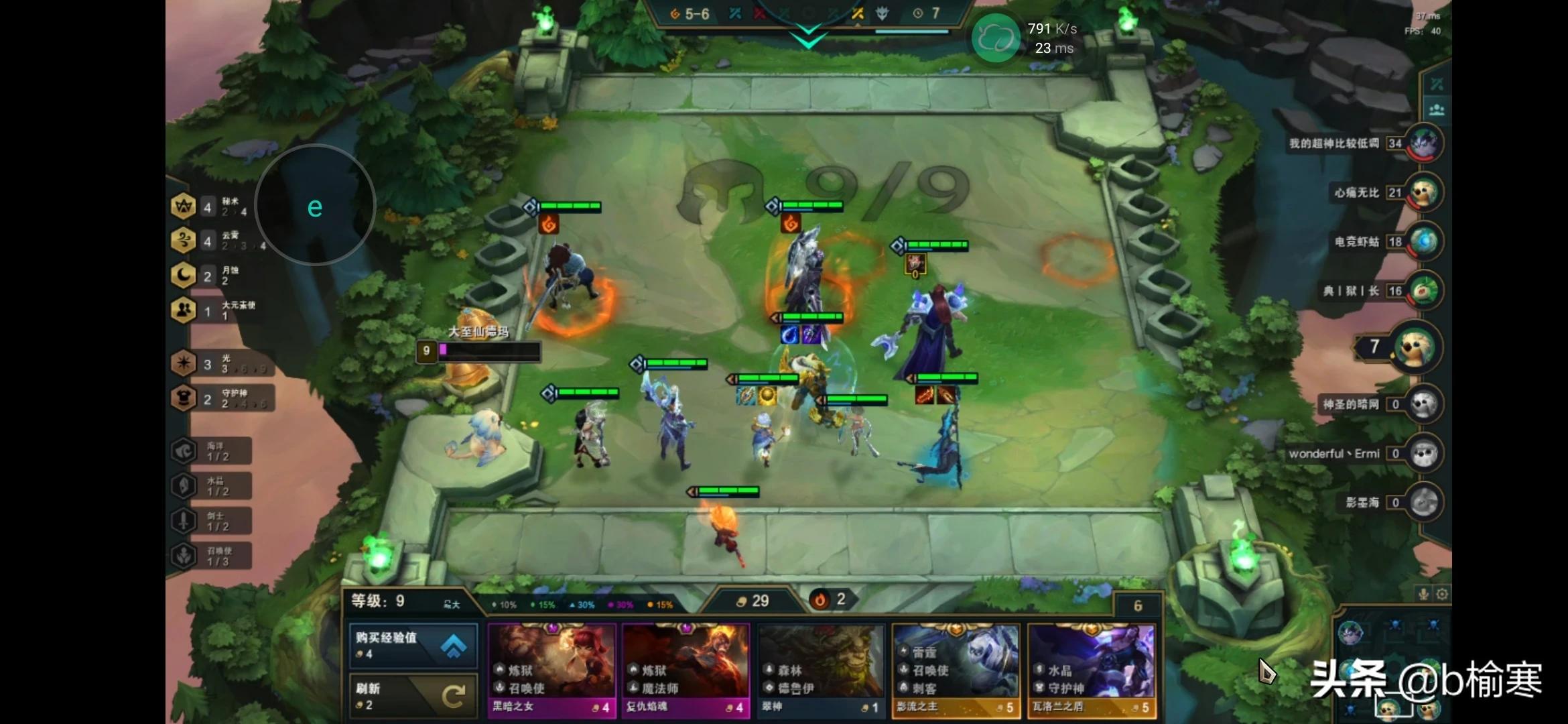Screen dimensions: 1568x724
Task: Refresh the shop with the 刷新 button
Action: tap(413, 696)
